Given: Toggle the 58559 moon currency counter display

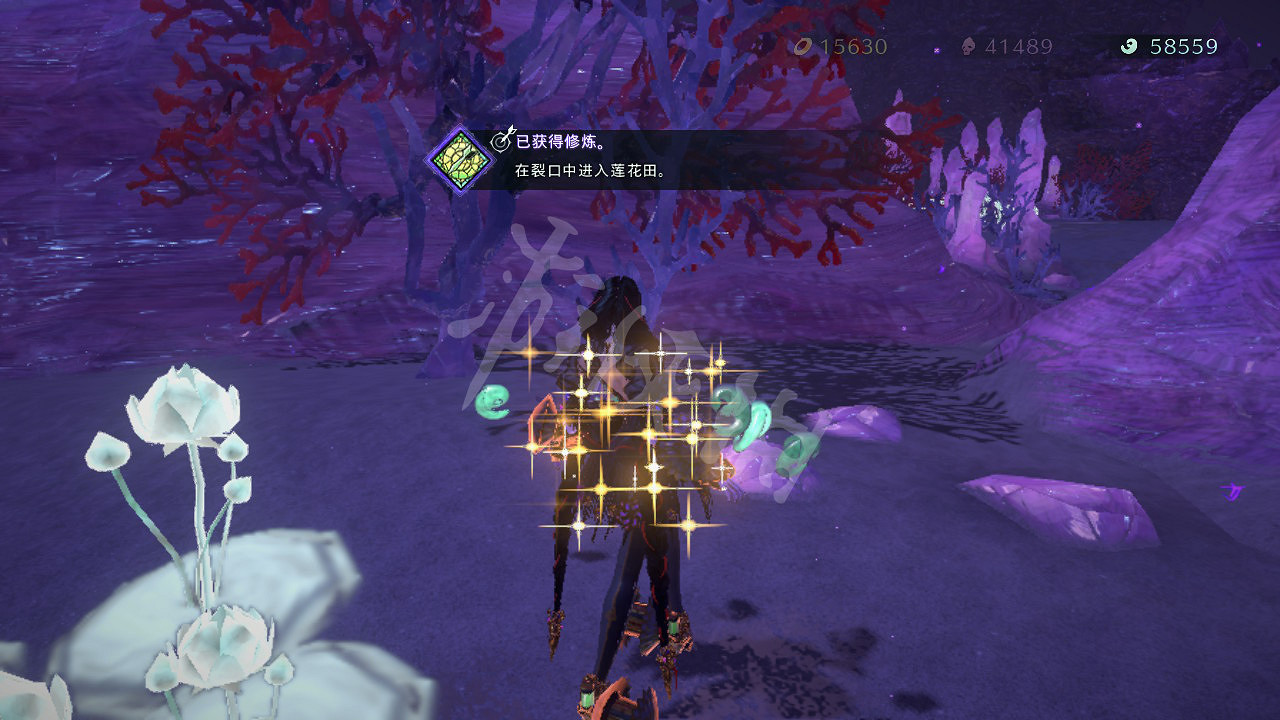Looking at the screenshot, I should tap(1185, 47).
